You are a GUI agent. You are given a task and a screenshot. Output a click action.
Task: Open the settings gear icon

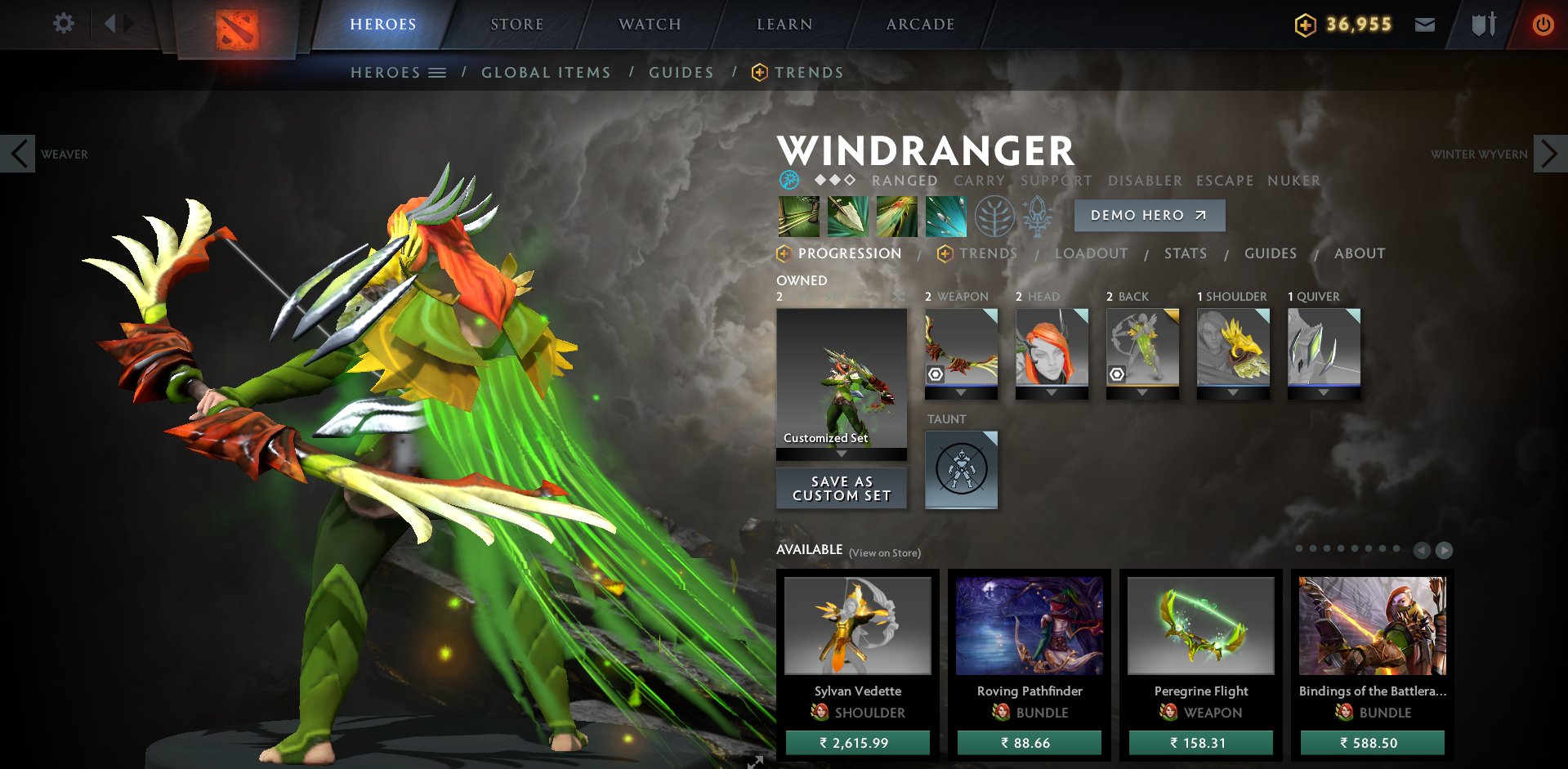[64, 24]
